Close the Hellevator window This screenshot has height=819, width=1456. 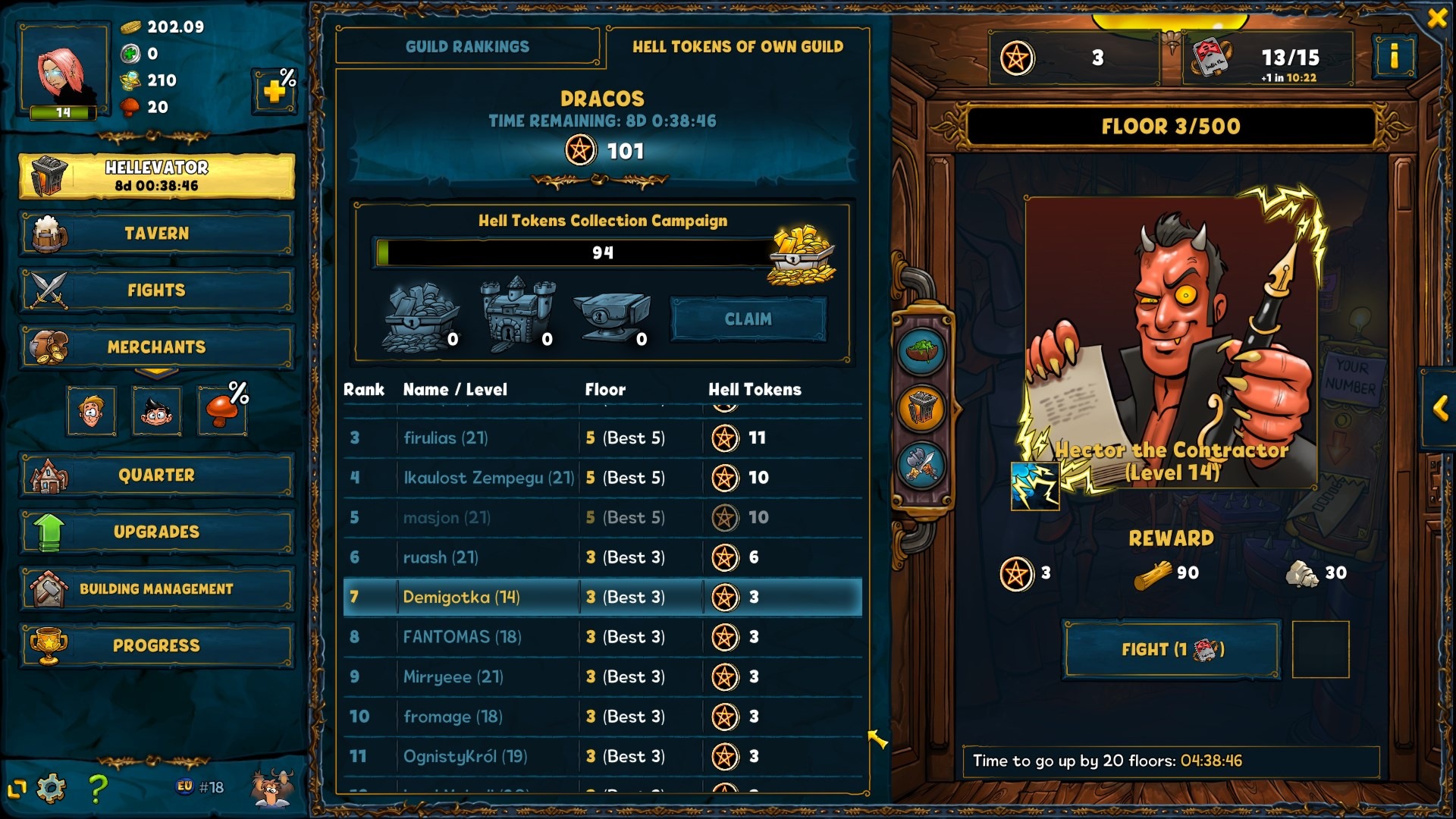point(1436,18)
